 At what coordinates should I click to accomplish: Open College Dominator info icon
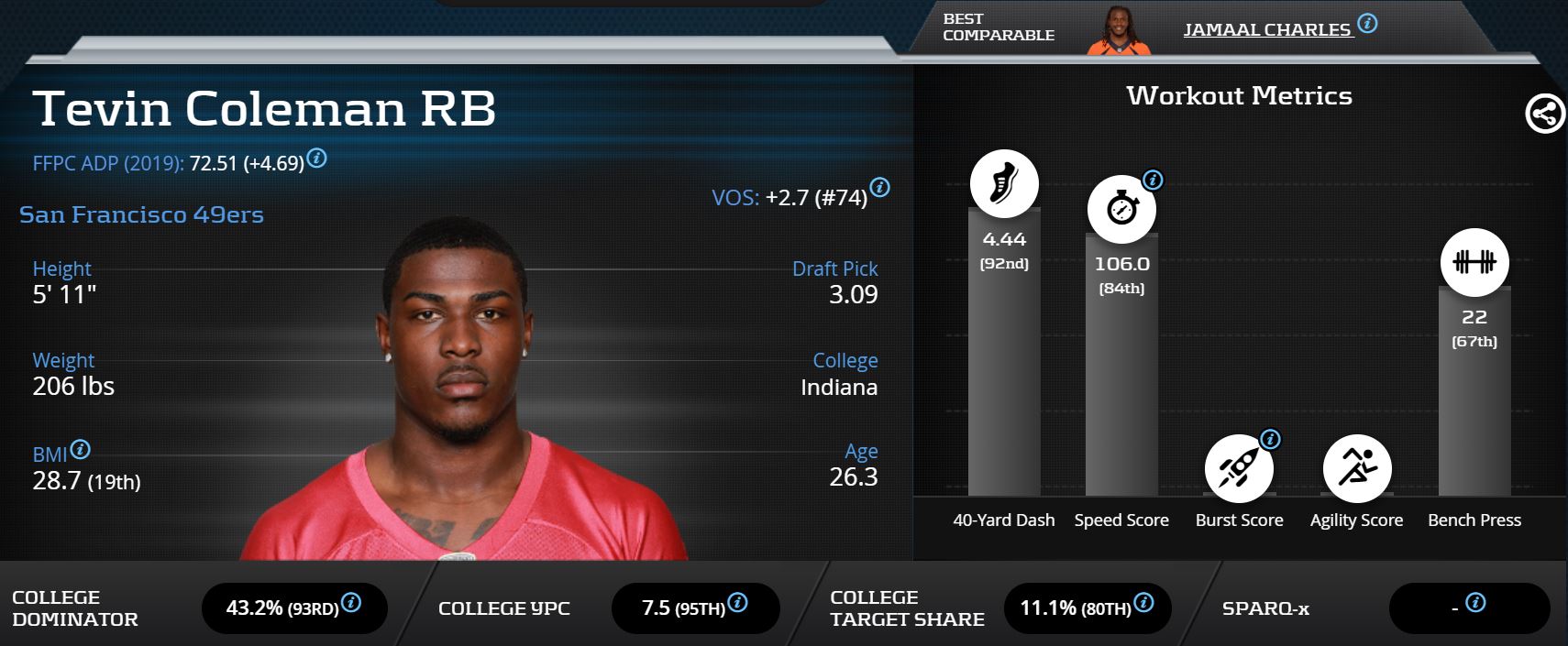tap(351, 602)
